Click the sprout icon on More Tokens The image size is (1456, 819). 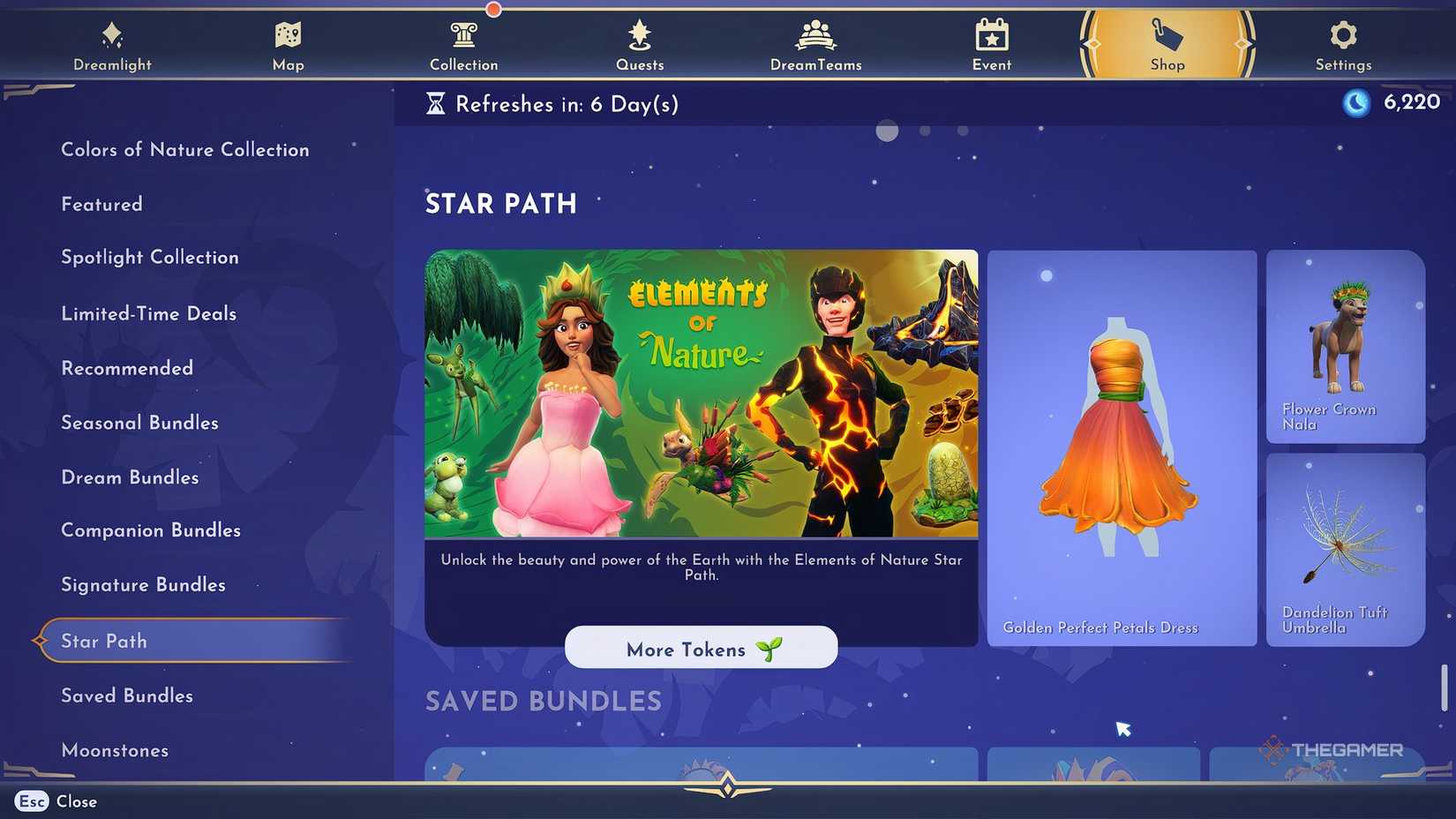point(769,648)
